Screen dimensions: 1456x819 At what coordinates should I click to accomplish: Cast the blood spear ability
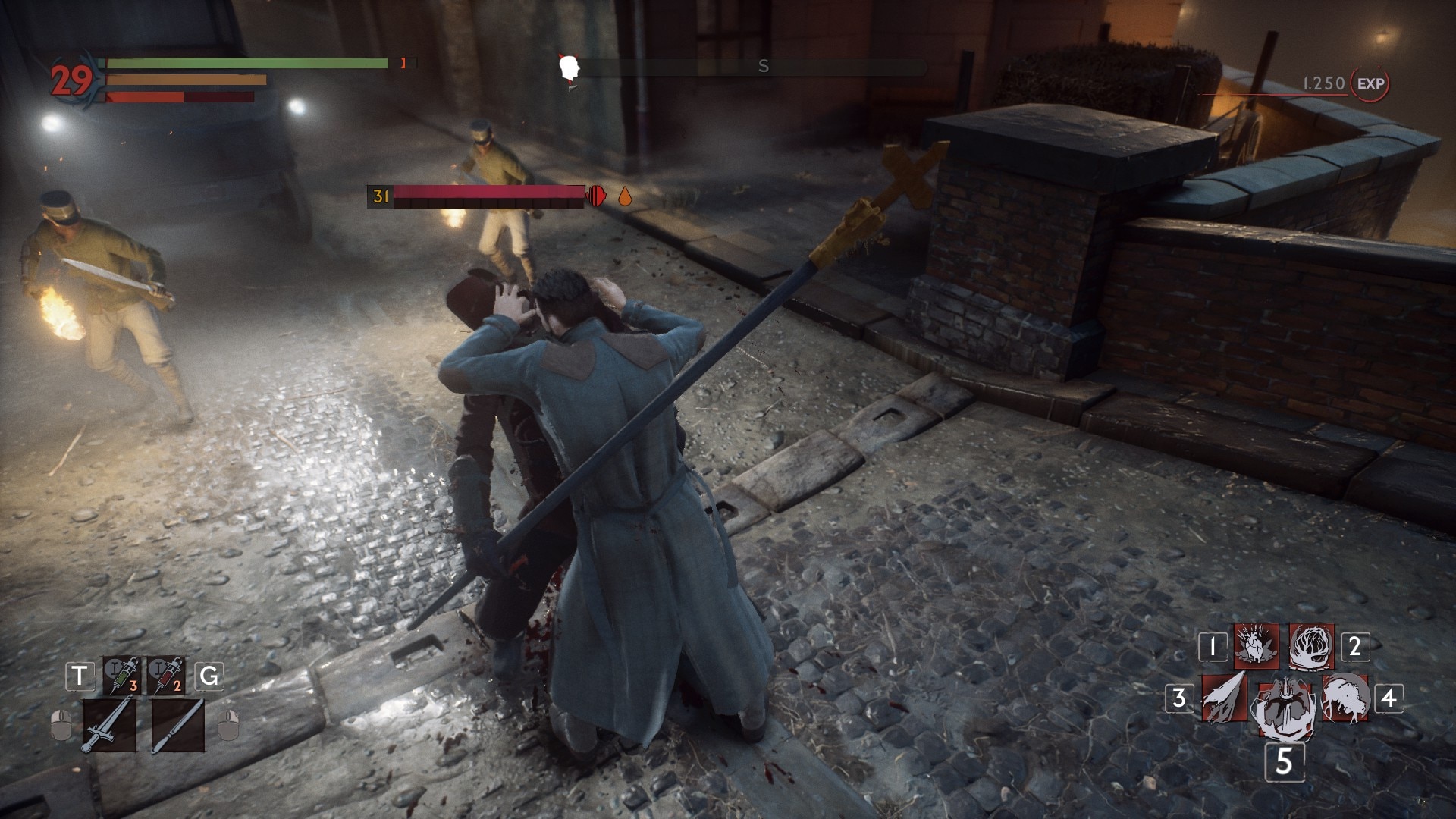click(x=1224, y=698)
